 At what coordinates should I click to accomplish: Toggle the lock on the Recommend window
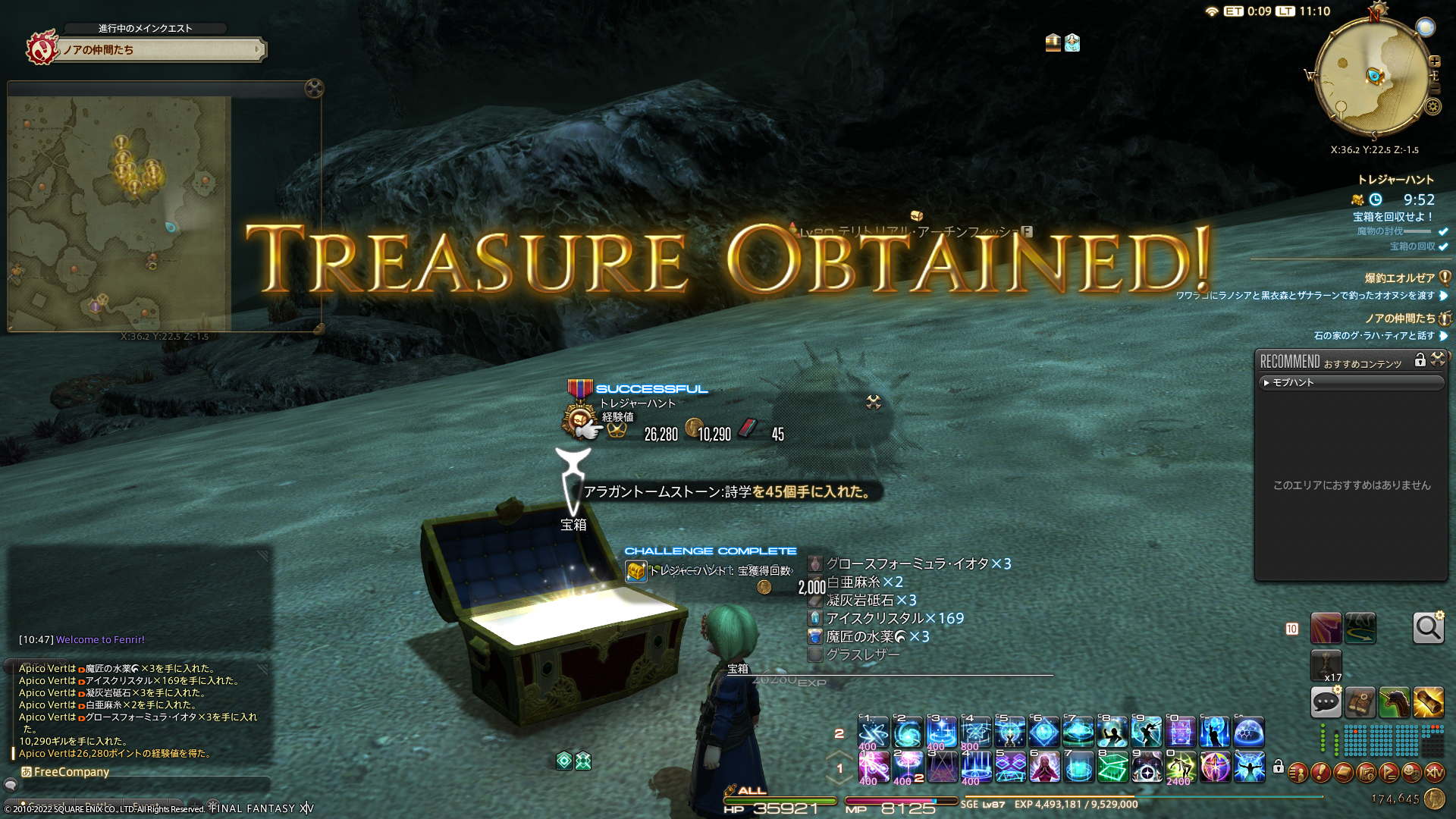click(1420, 360)
